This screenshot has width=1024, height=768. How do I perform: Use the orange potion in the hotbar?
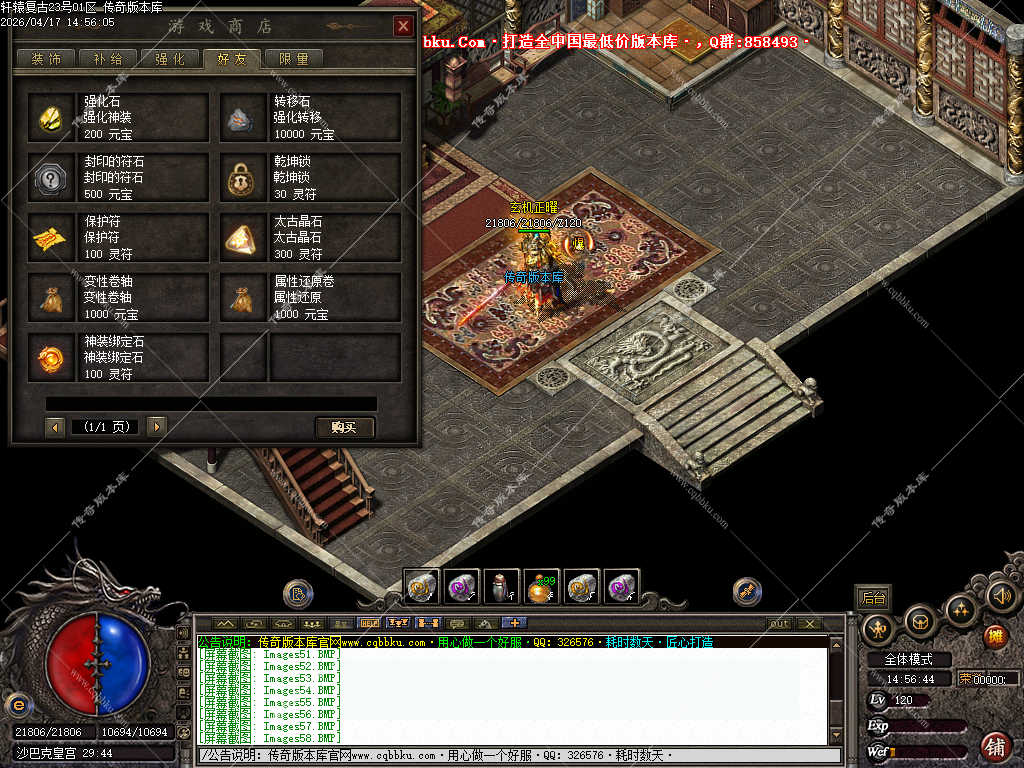click(541, 588)
